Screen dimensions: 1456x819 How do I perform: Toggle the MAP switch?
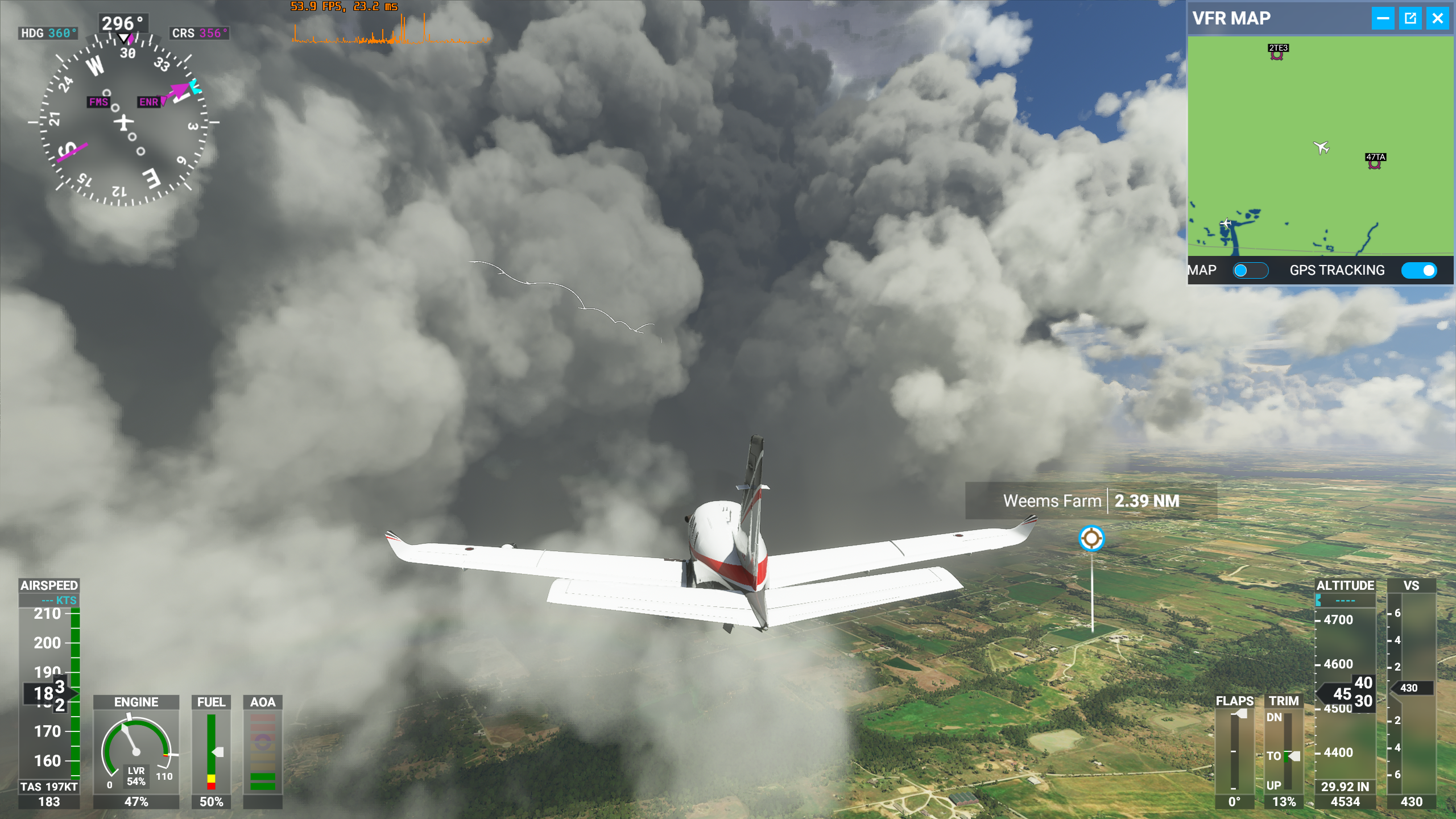pyautogui.click(x=1250, y=270)
